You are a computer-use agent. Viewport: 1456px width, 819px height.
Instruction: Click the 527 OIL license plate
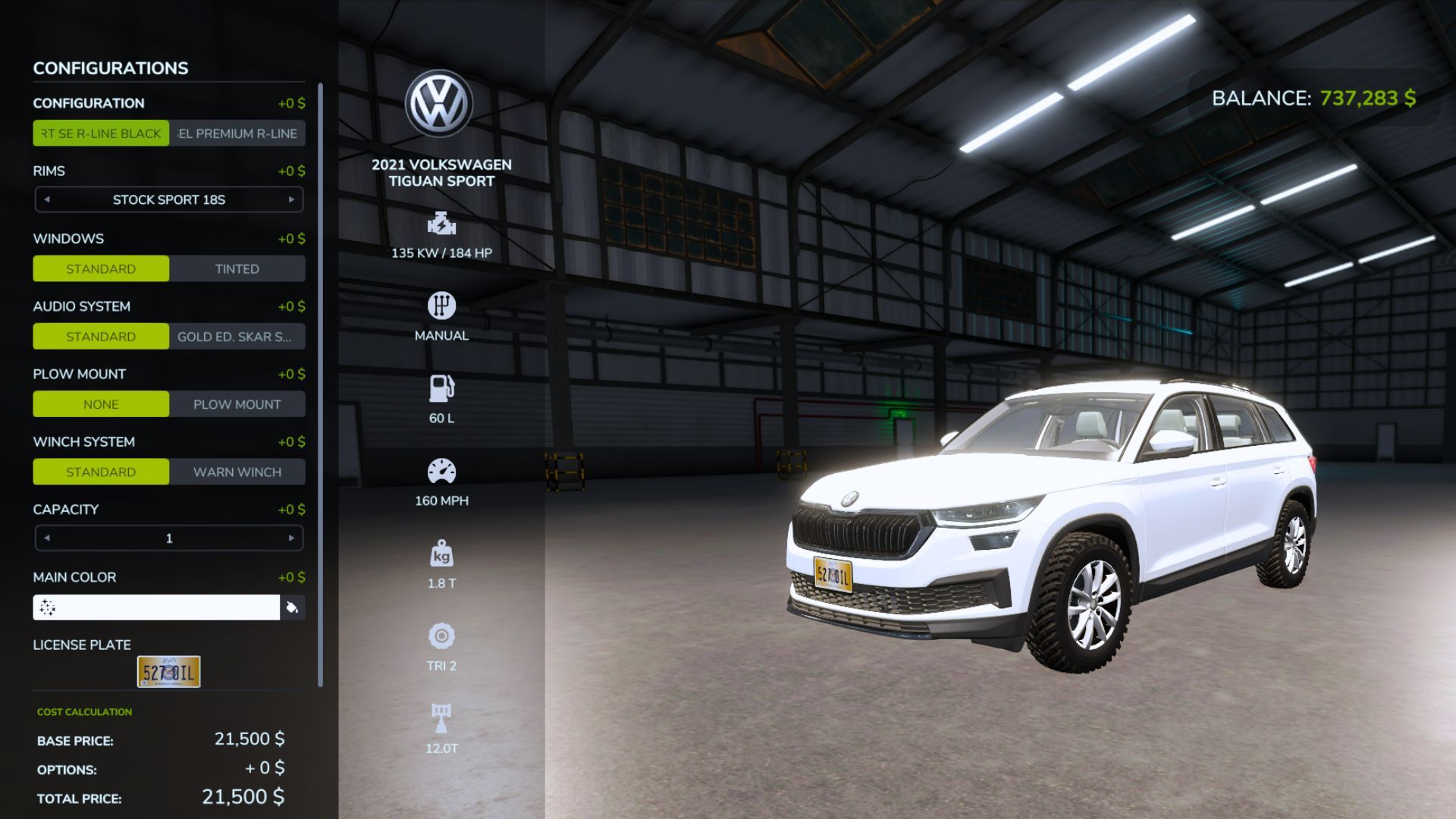click(x=168, y=671)
